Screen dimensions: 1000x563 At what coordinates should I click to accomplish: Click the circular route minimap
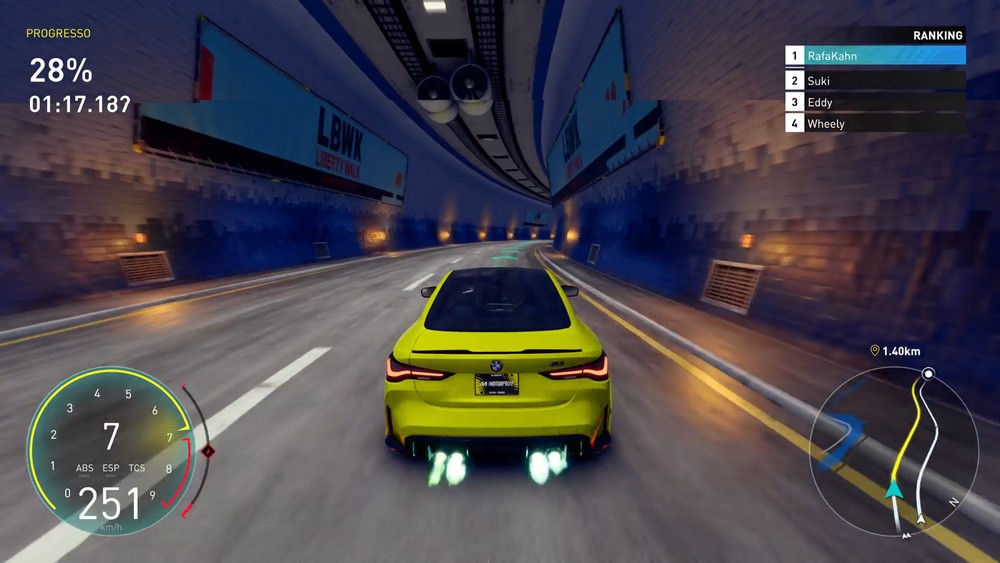coord(893,448)
